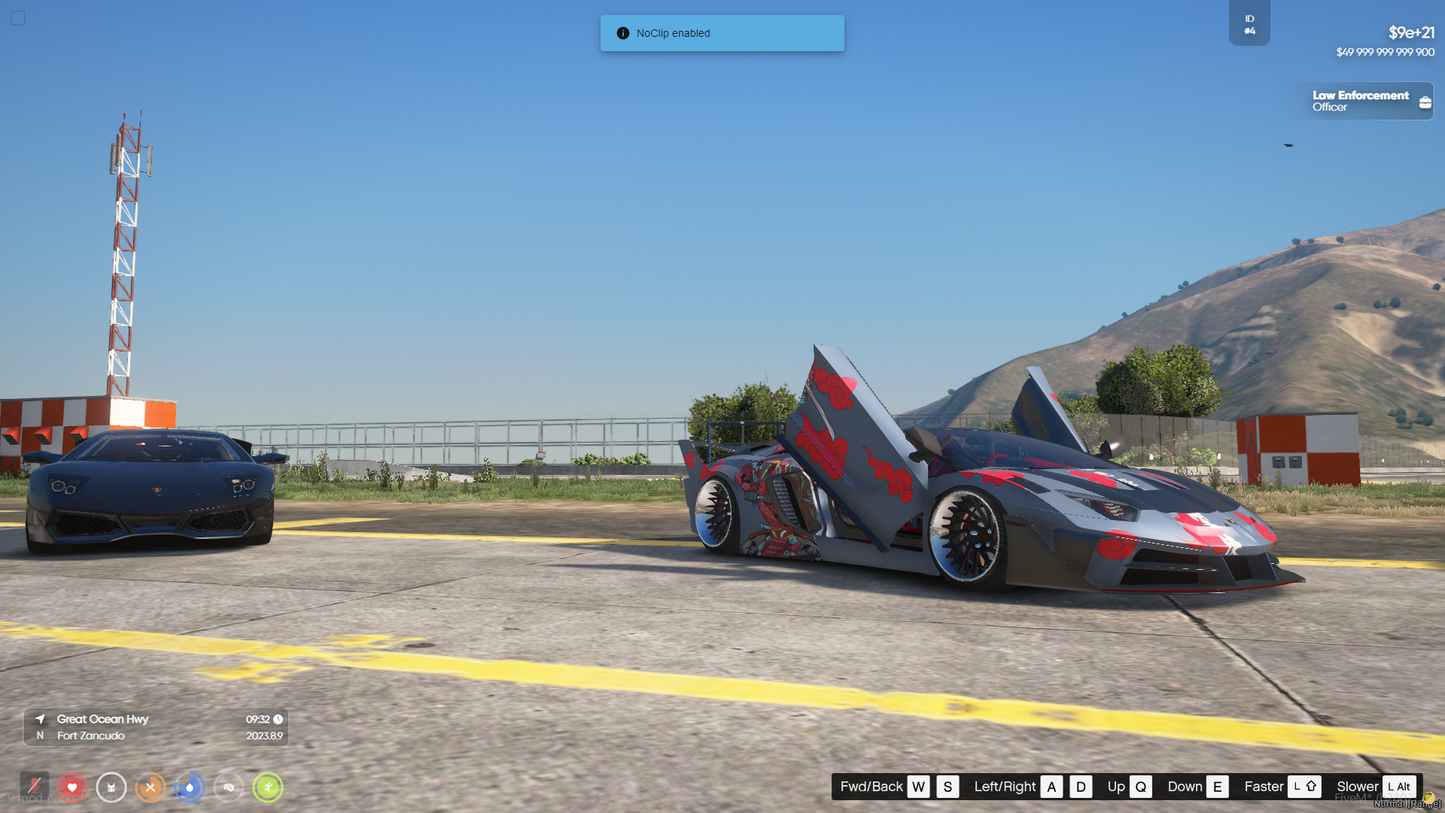The image size is (1445, 813).
Task: Click the red heart health icon
Action: 72,787
